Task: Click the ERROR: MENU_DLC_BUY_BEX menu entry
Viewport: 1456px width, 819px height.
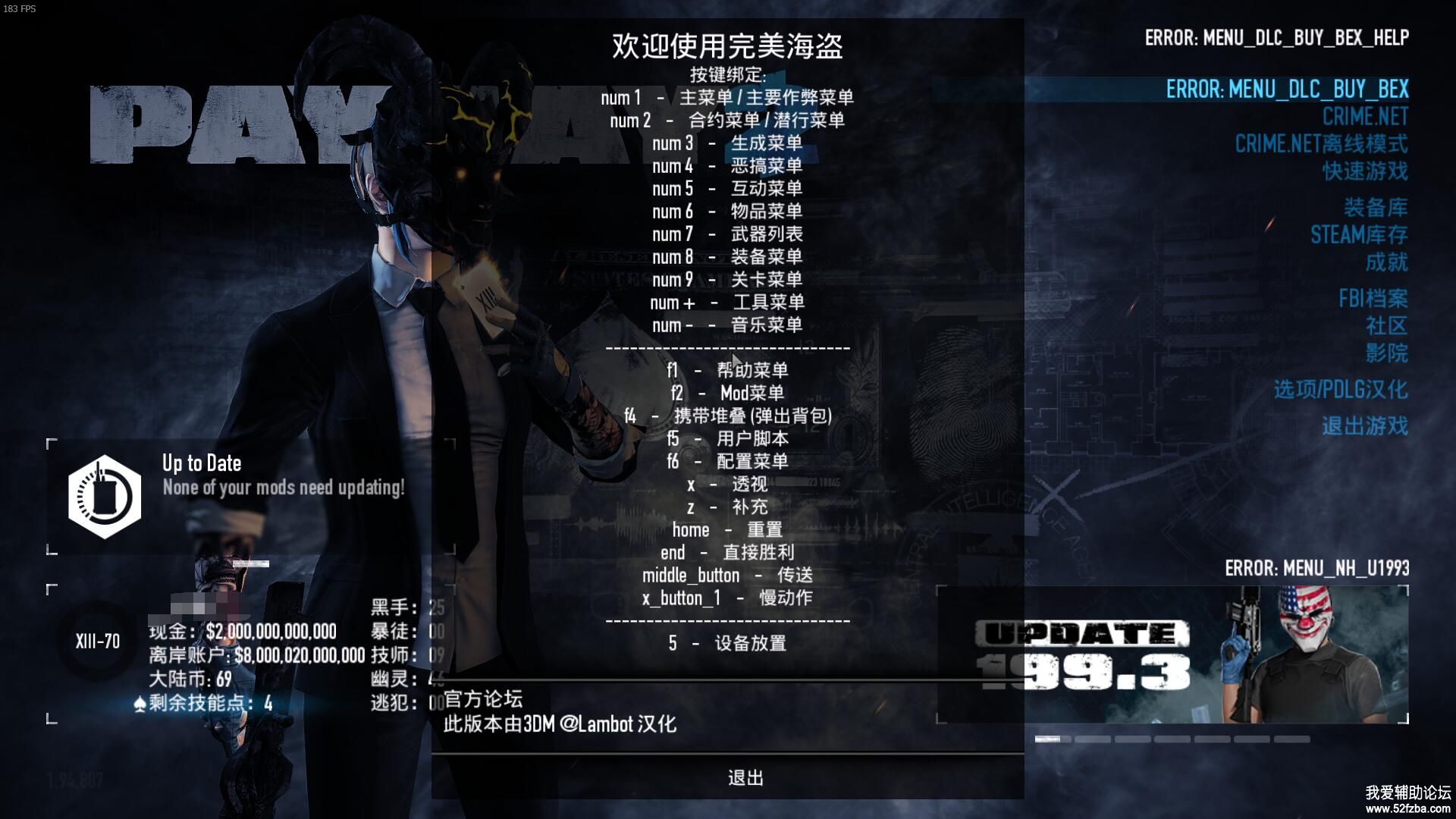Action: coord(1287,89)
